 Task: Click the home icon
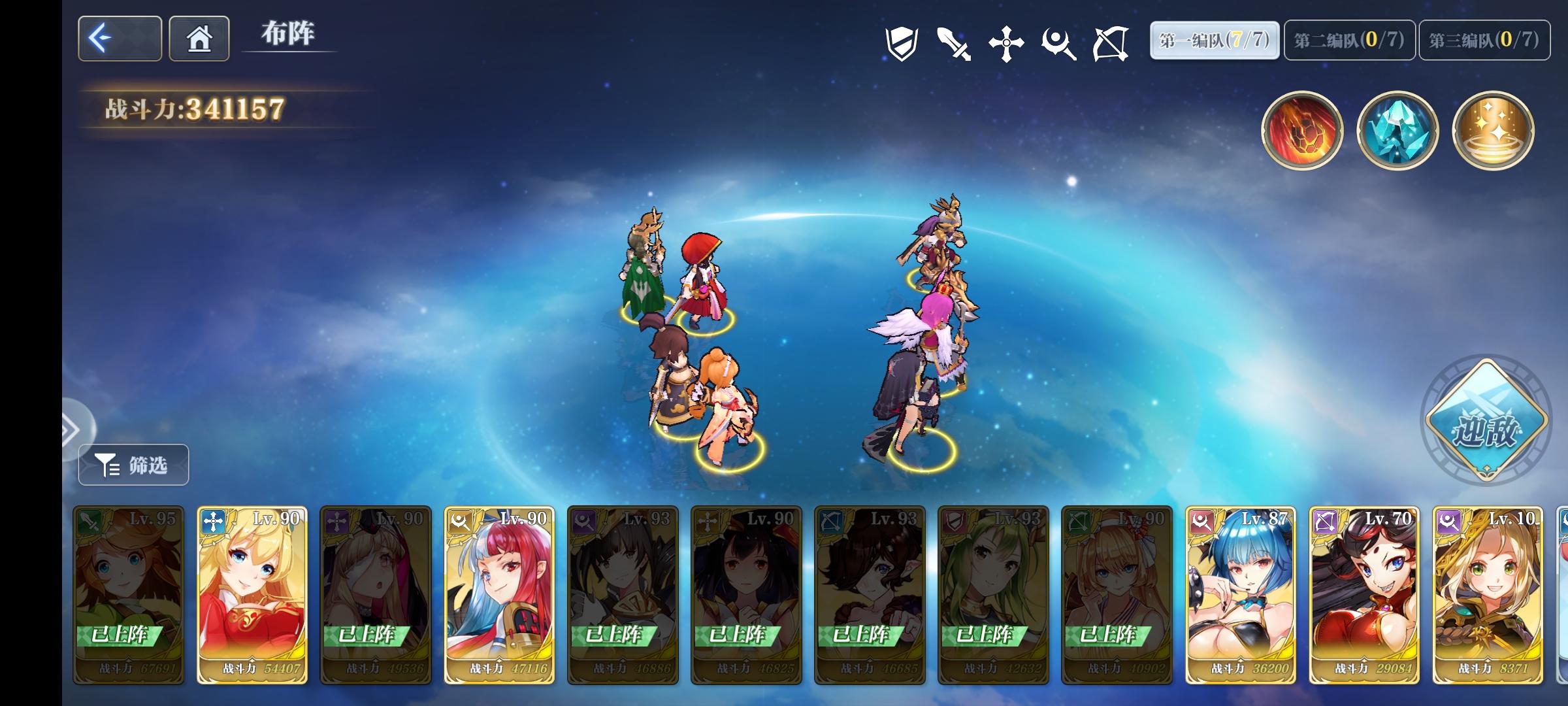point(199,39)
